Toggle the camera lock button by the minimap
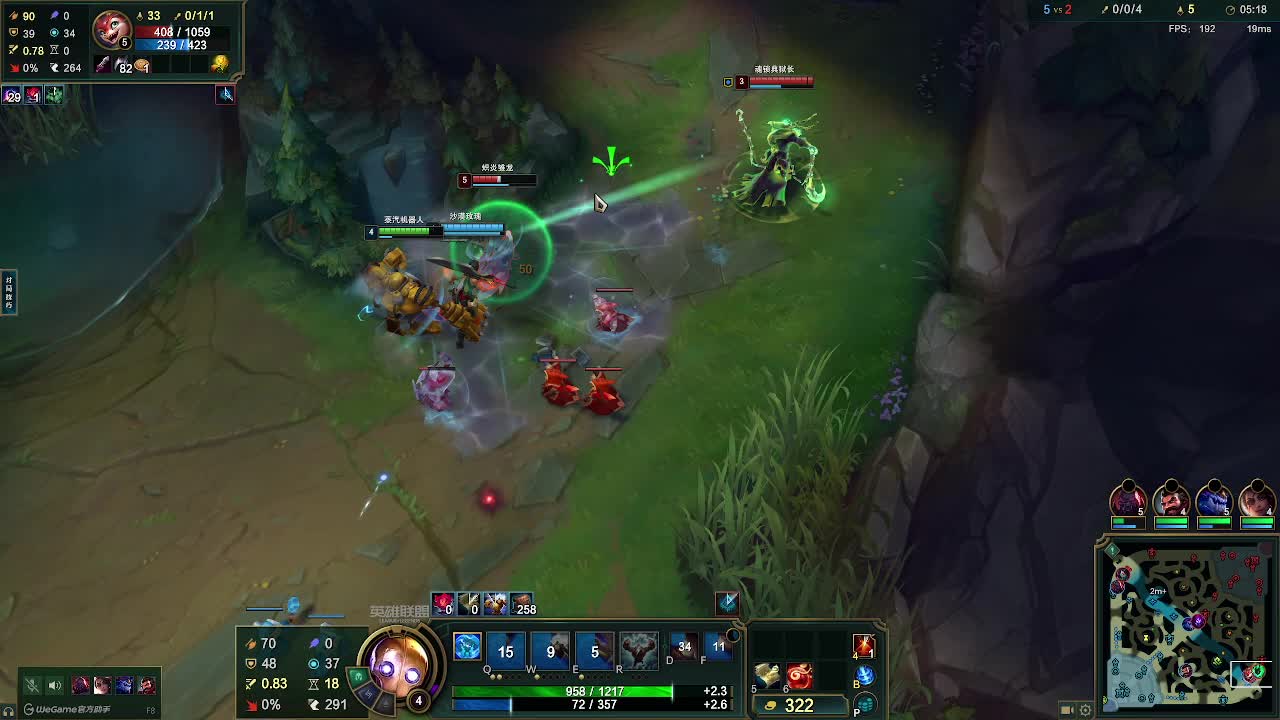Viewport: 1280px width, 720px height. 1067,710
